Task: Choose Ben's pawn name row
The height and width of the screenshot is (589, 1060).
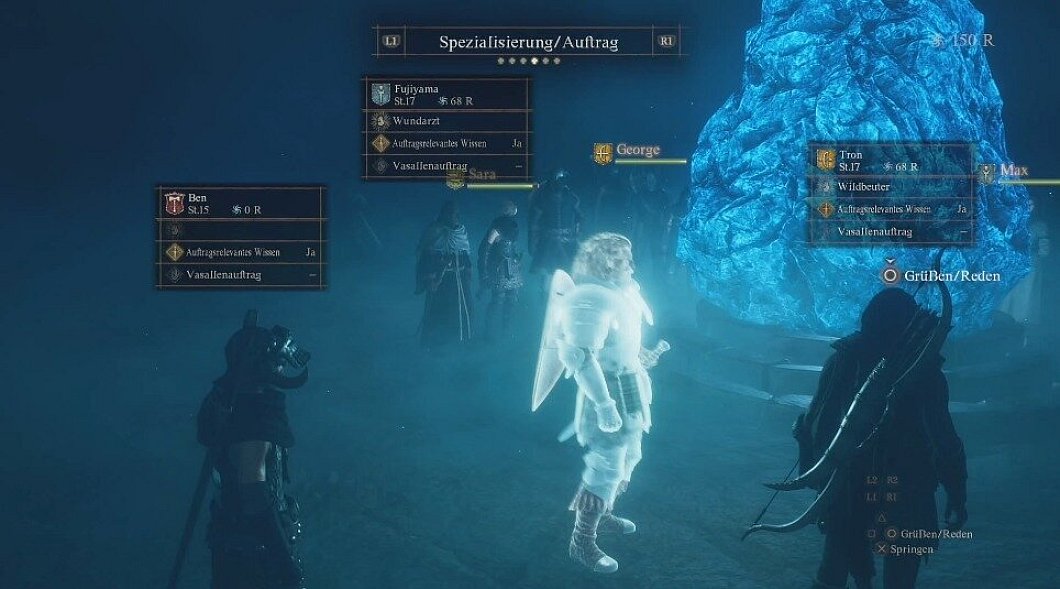Action: [240, 203]
